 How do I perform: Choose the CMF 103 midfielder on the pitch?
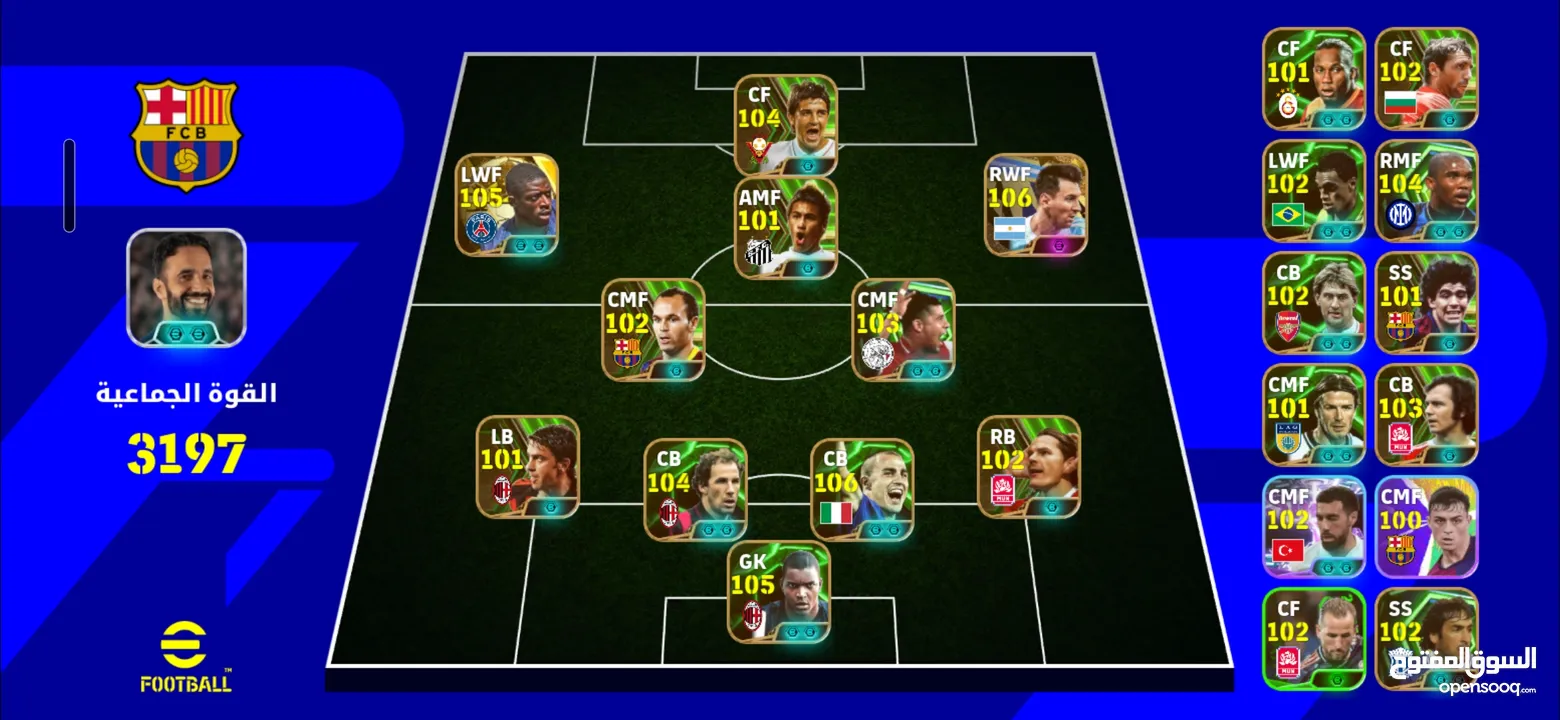click(x=903, y=330)
